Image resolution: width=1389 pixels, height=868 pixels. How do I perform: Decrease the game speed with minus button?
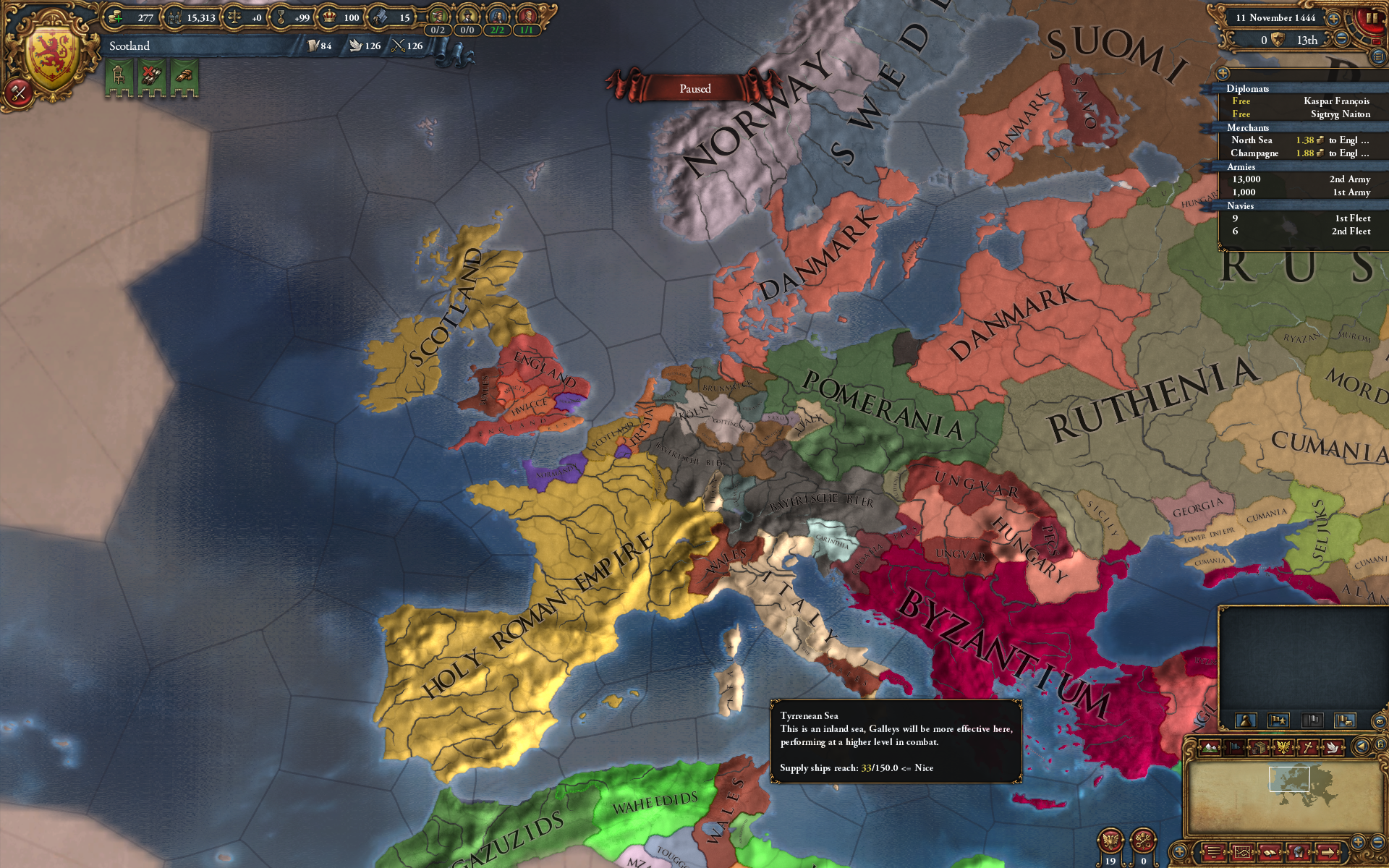pyautogui.click(x=1341, y=39)
